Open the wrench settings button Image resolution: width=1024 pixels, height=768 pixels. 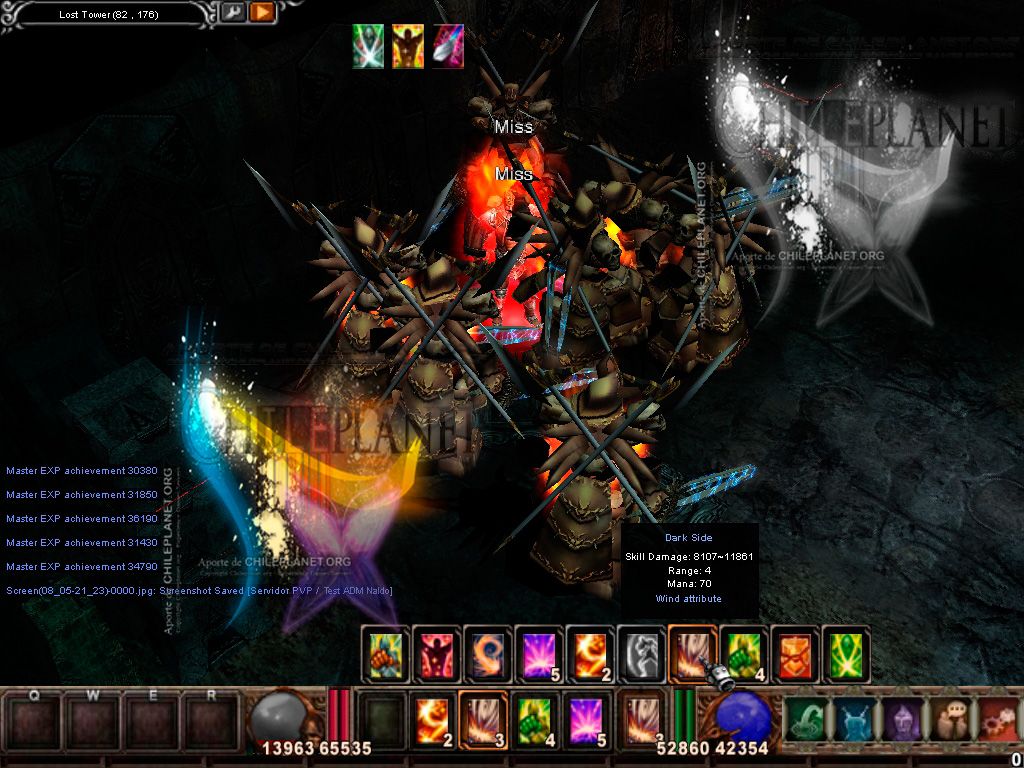[233, 13]
